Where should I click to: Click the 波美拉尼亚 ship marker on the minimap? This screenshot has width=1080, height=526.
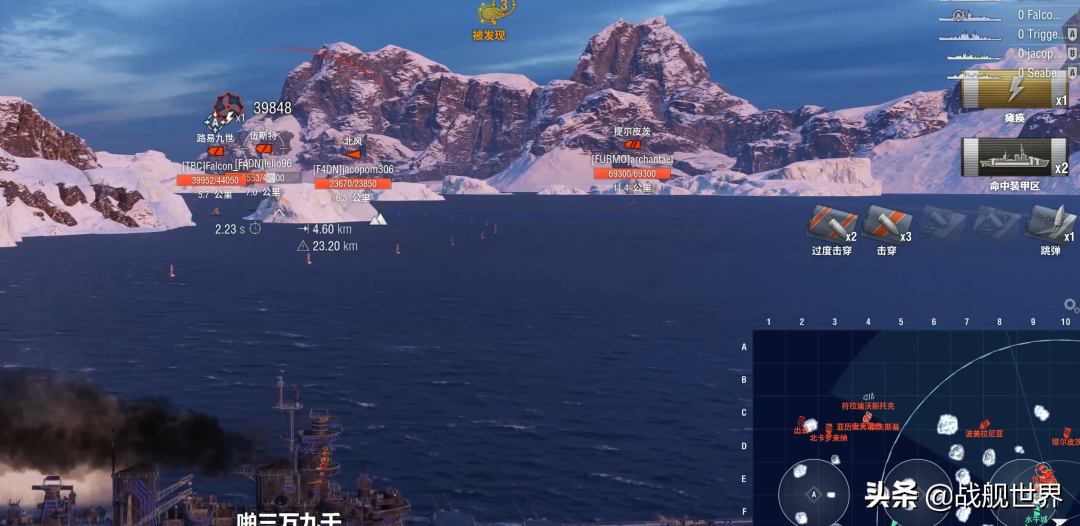[x=984, y=425]
